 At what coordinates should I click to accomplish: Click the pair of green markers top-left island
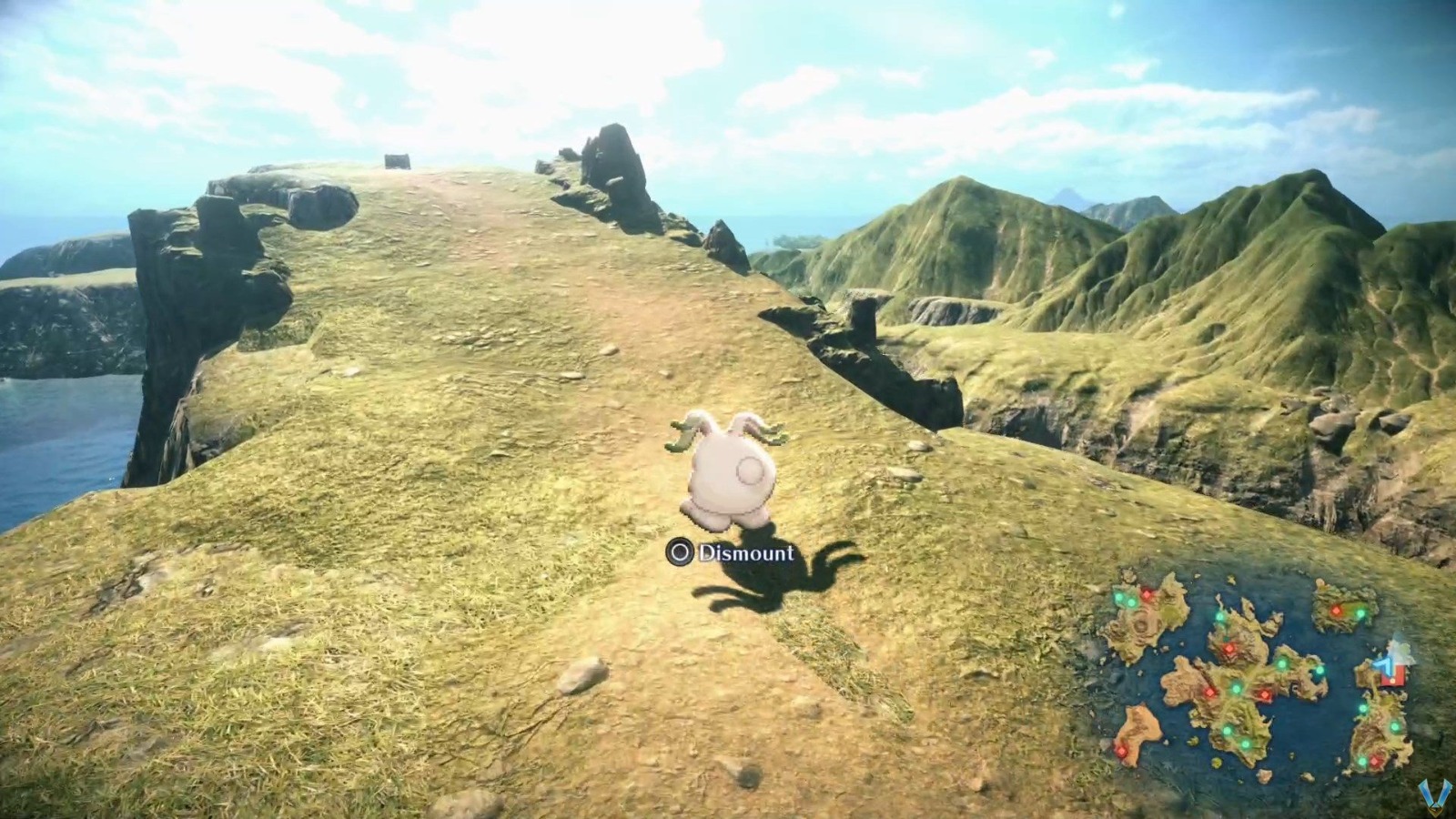(1125, 598)
